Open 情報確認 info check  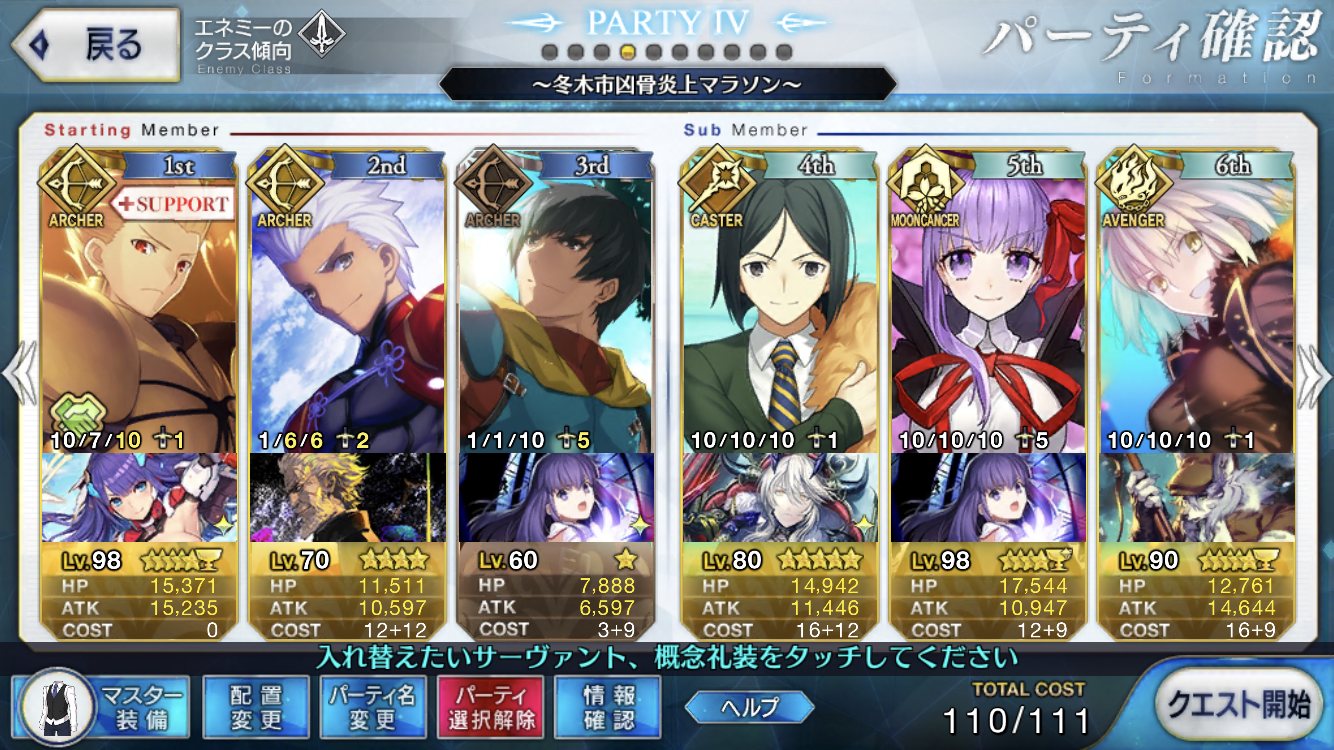coord(608,705)
